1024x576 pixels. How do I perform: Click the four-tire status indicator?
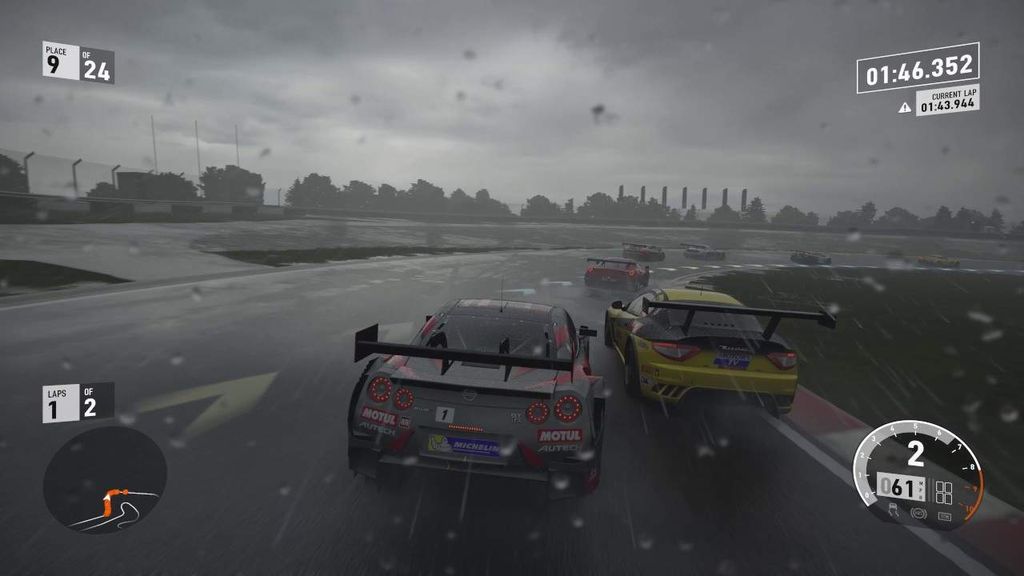point(944,492)
